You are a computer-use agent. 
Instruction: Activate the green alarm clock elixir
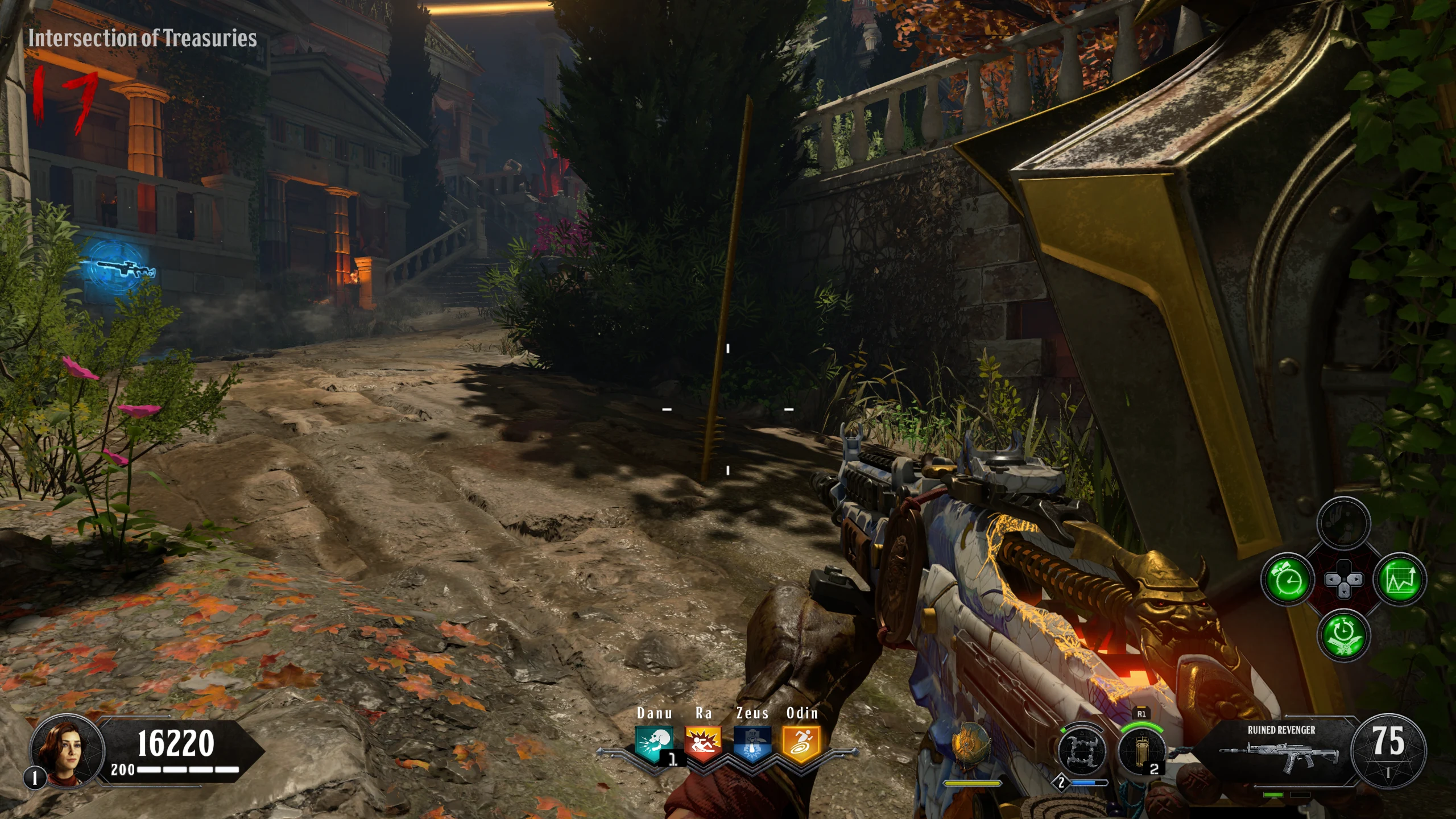pos(1287,580)
